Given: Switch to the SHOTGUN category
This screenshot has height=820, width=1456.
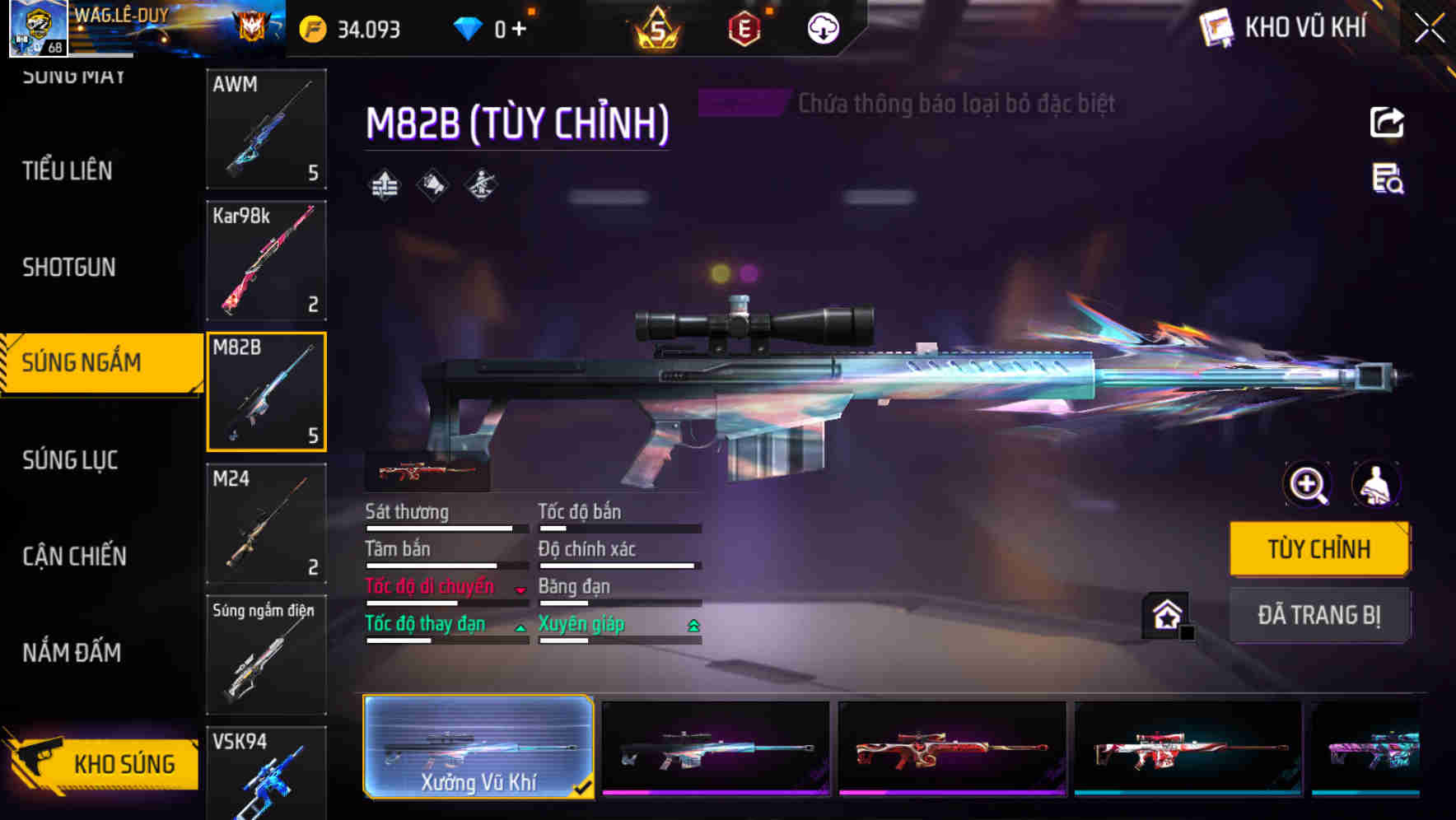Looking at the screenshot, I should point(69,268).
